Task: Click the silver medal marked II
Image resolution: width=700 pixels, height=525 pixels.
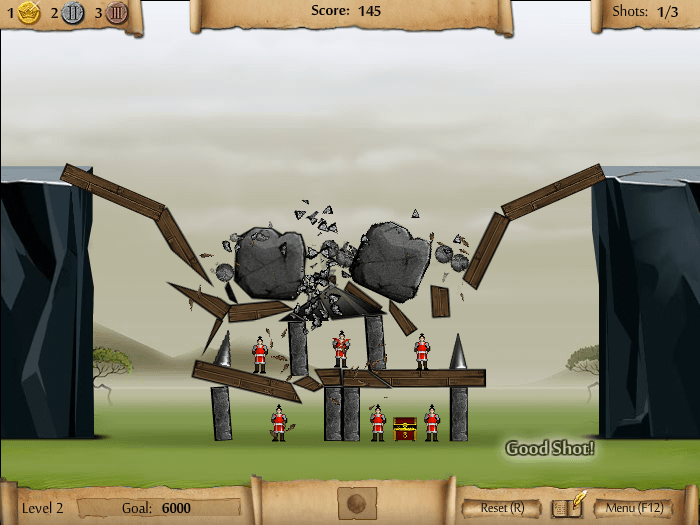Action: [72, 13]
